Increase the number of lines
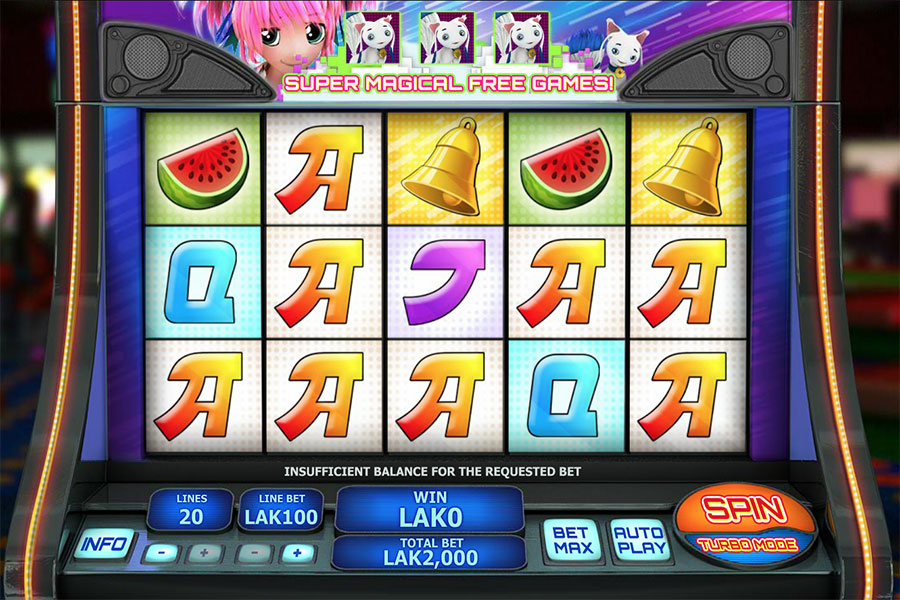This screenshot has width=900, height=600. click(x=204, y=552)
